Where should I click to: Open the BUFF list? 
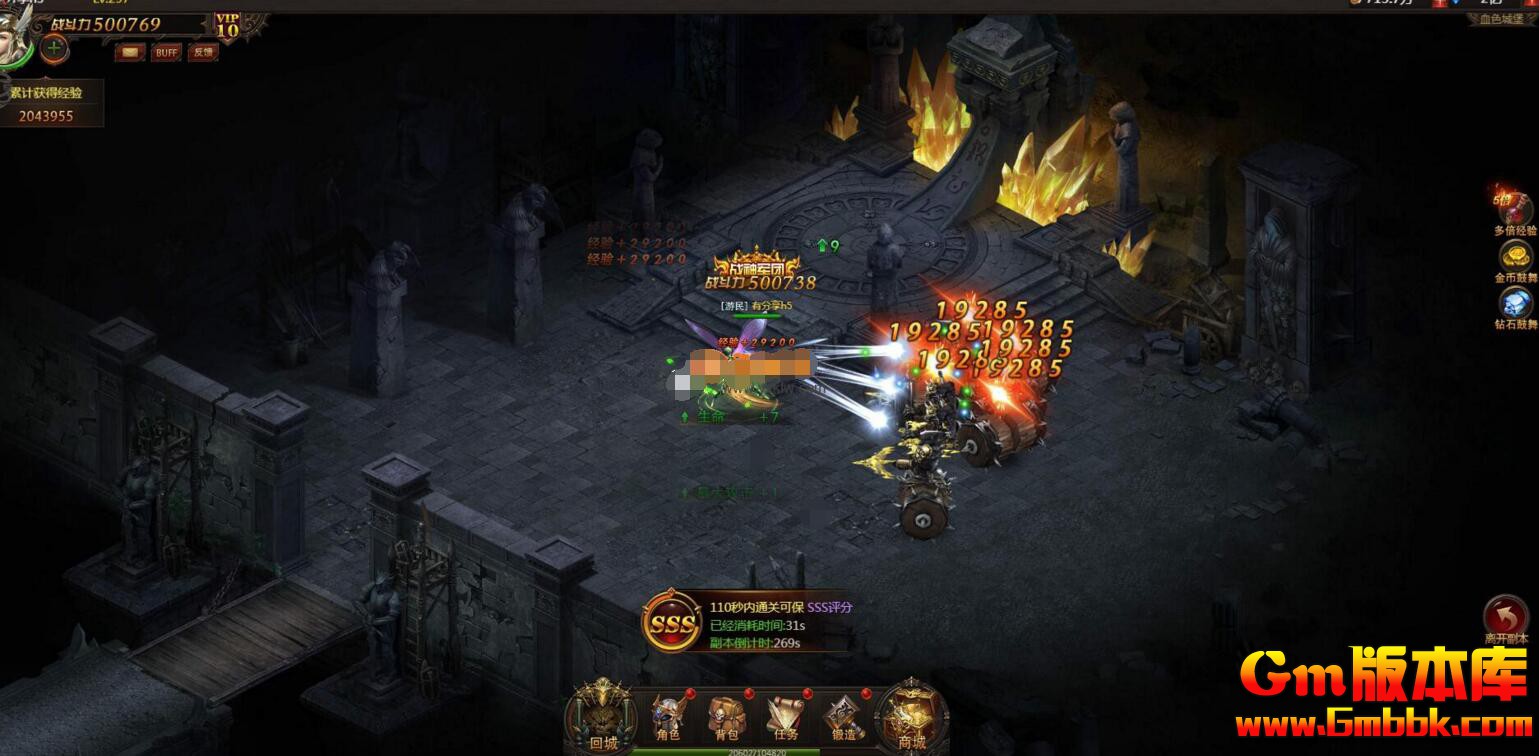pos(166,52)
